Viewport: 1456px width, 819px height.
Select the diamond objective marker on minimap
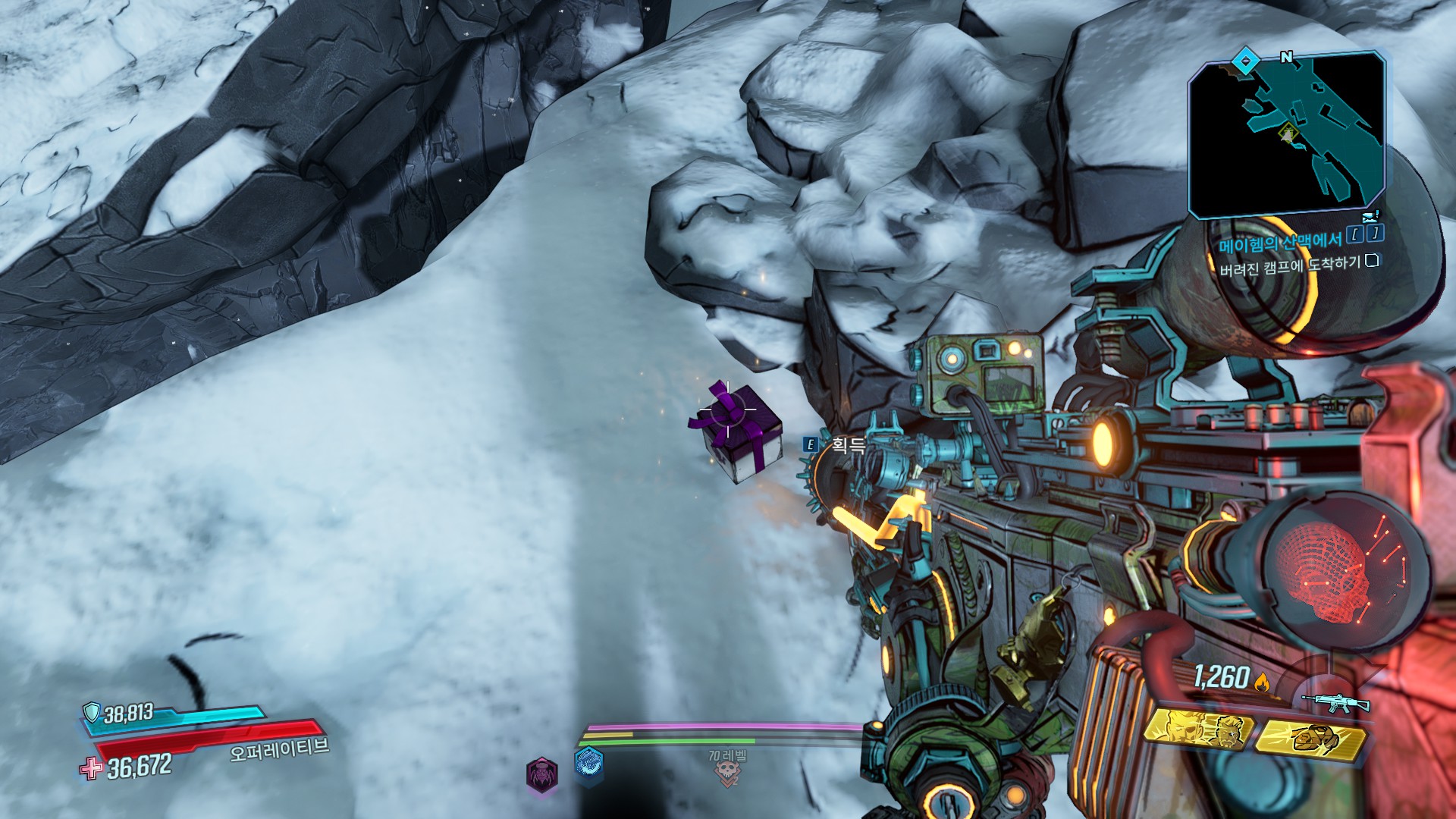pos(1244,61)
